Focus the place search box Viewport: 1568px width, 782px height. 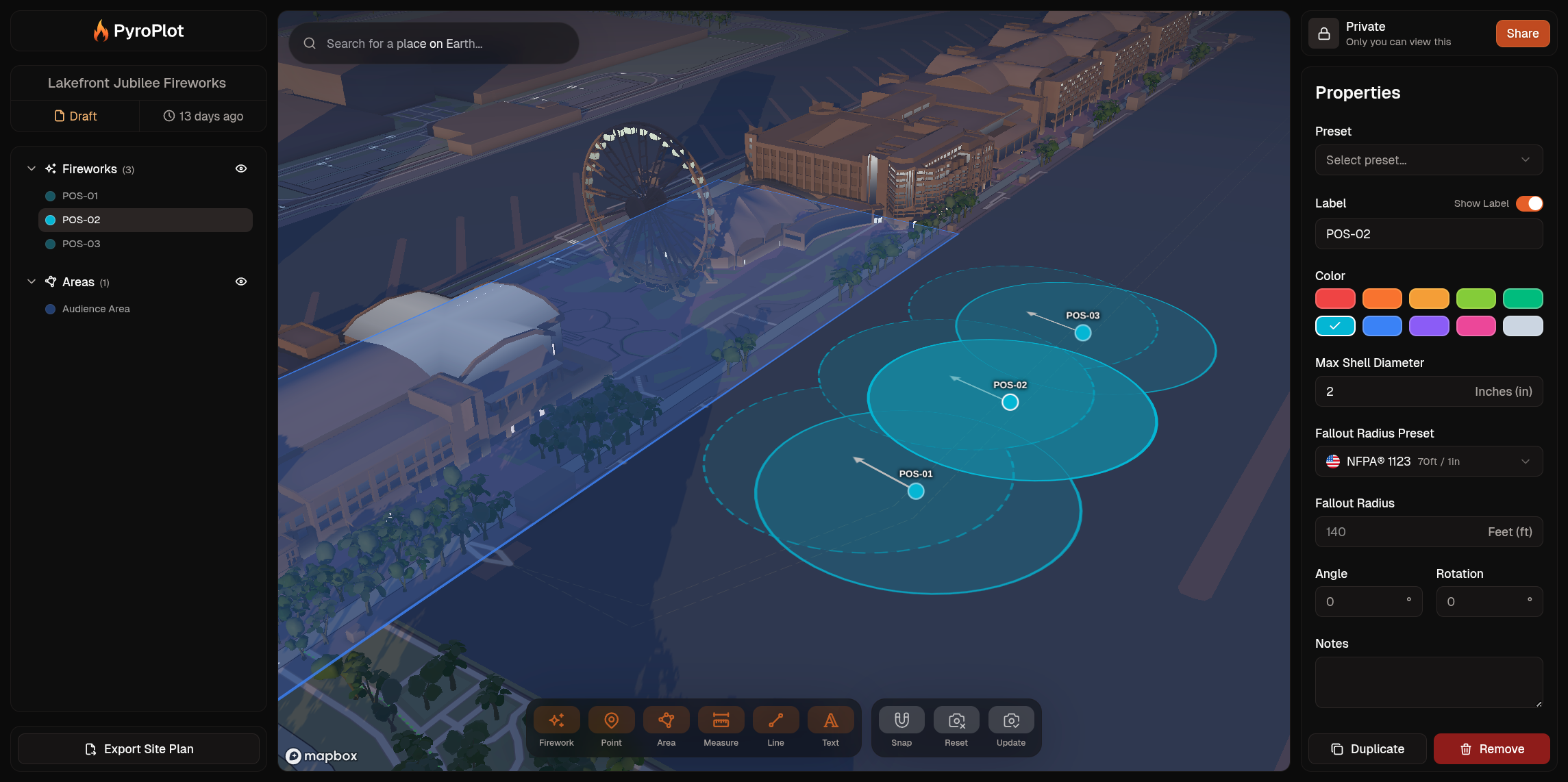coord(438,44)
